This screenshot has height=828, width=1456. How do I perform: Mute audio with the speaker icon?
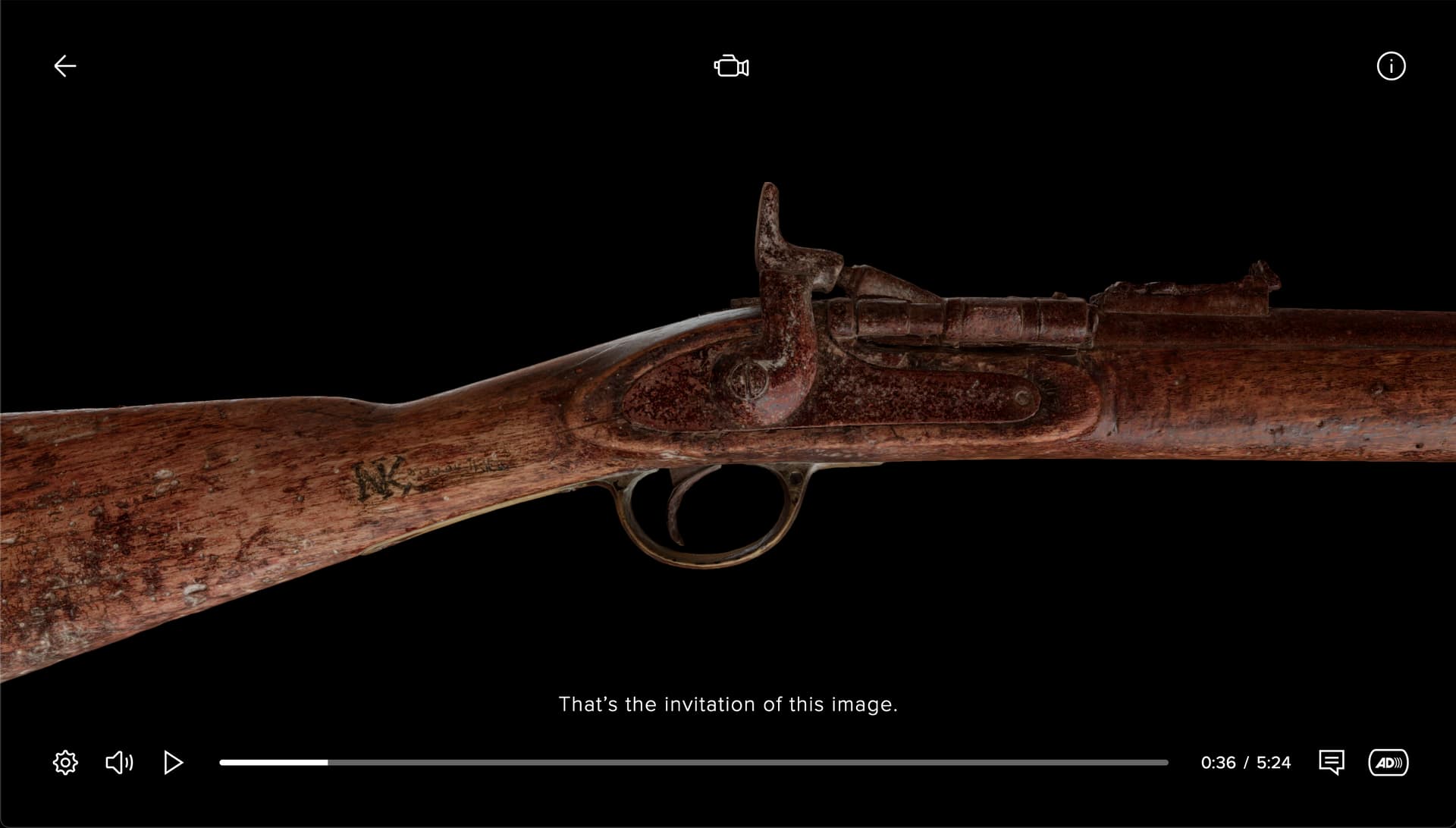(x=119, y=762)
